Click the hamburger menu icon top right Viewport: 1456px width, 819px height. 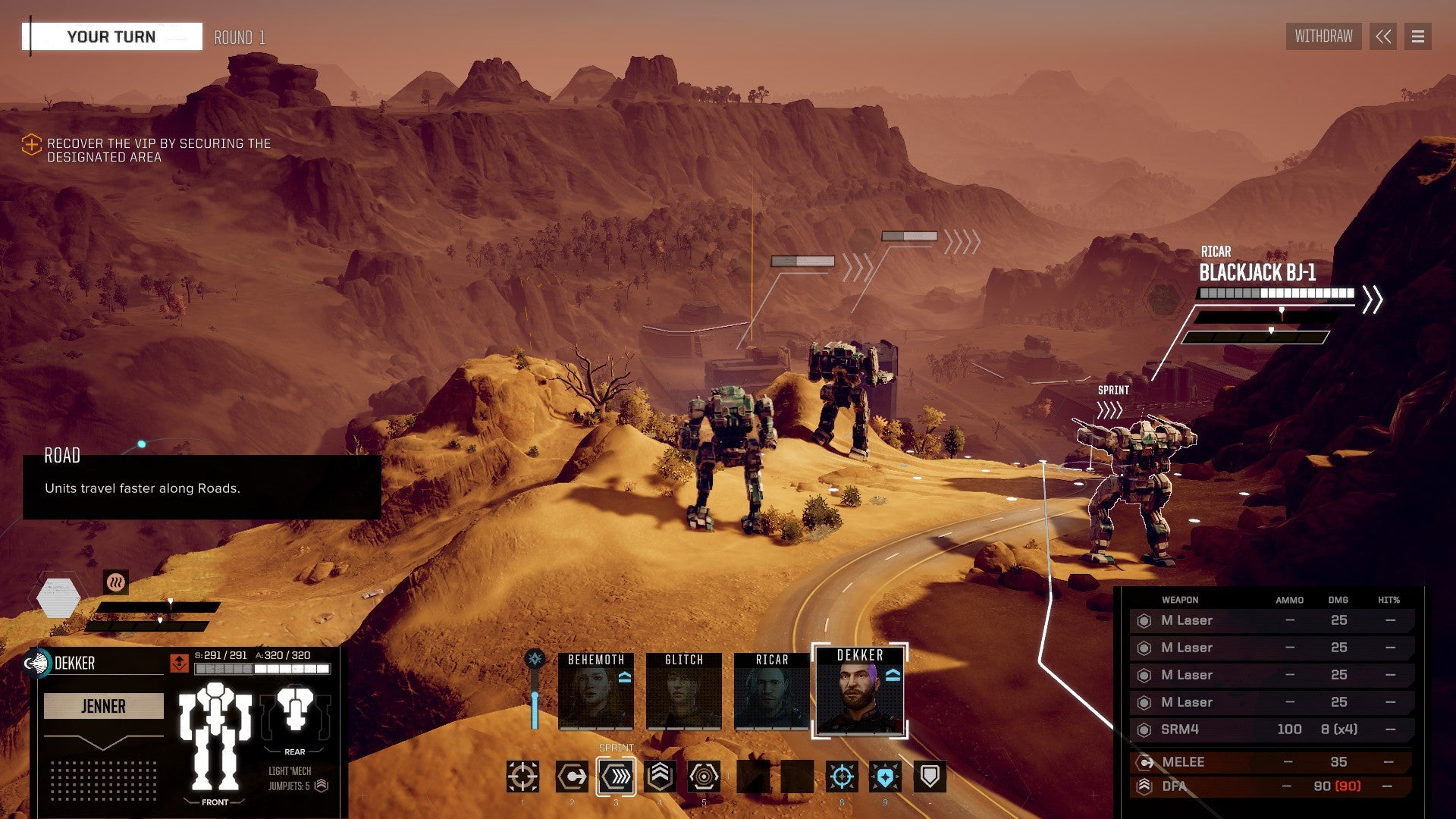[x=1417, y=36]
